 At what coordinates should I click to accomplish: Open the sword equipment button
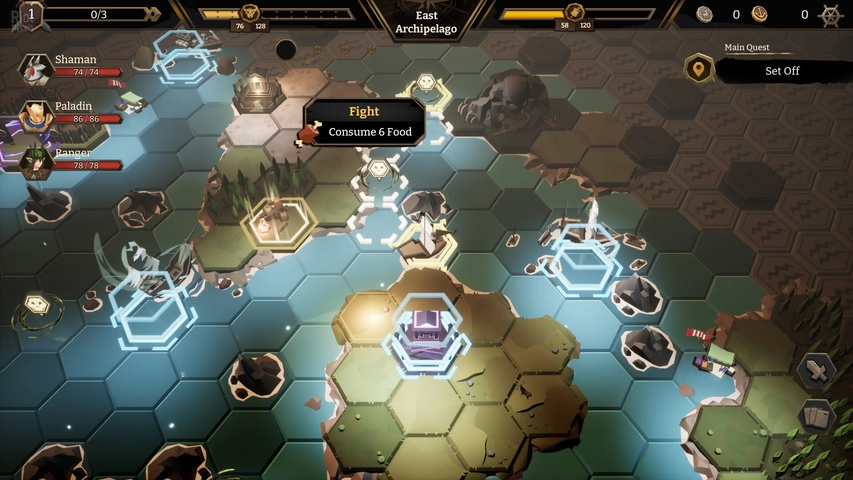816,371
